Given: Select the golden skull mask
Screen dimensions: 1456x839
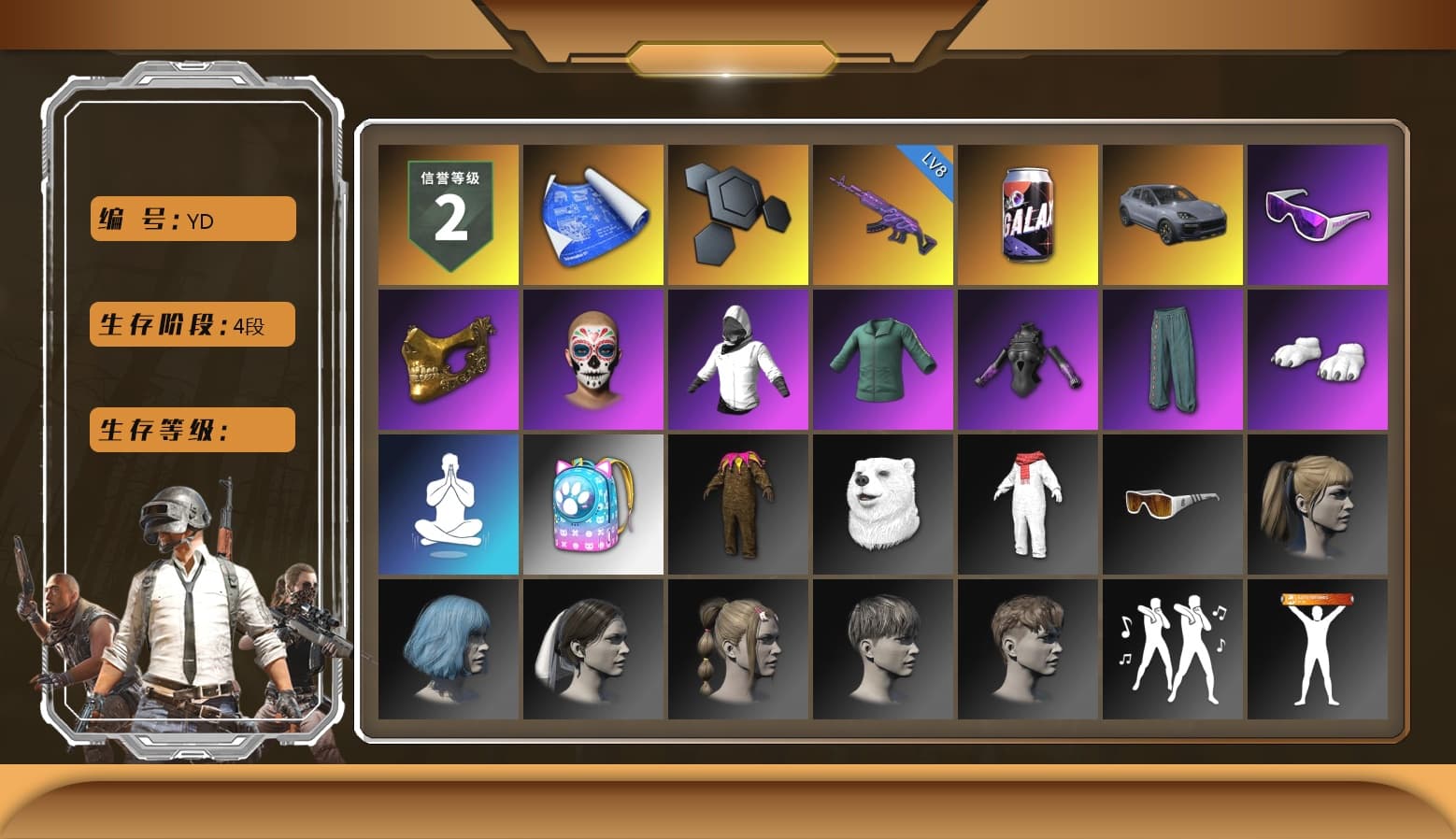Looking at the screenshot, I should (x=448, y=359).
